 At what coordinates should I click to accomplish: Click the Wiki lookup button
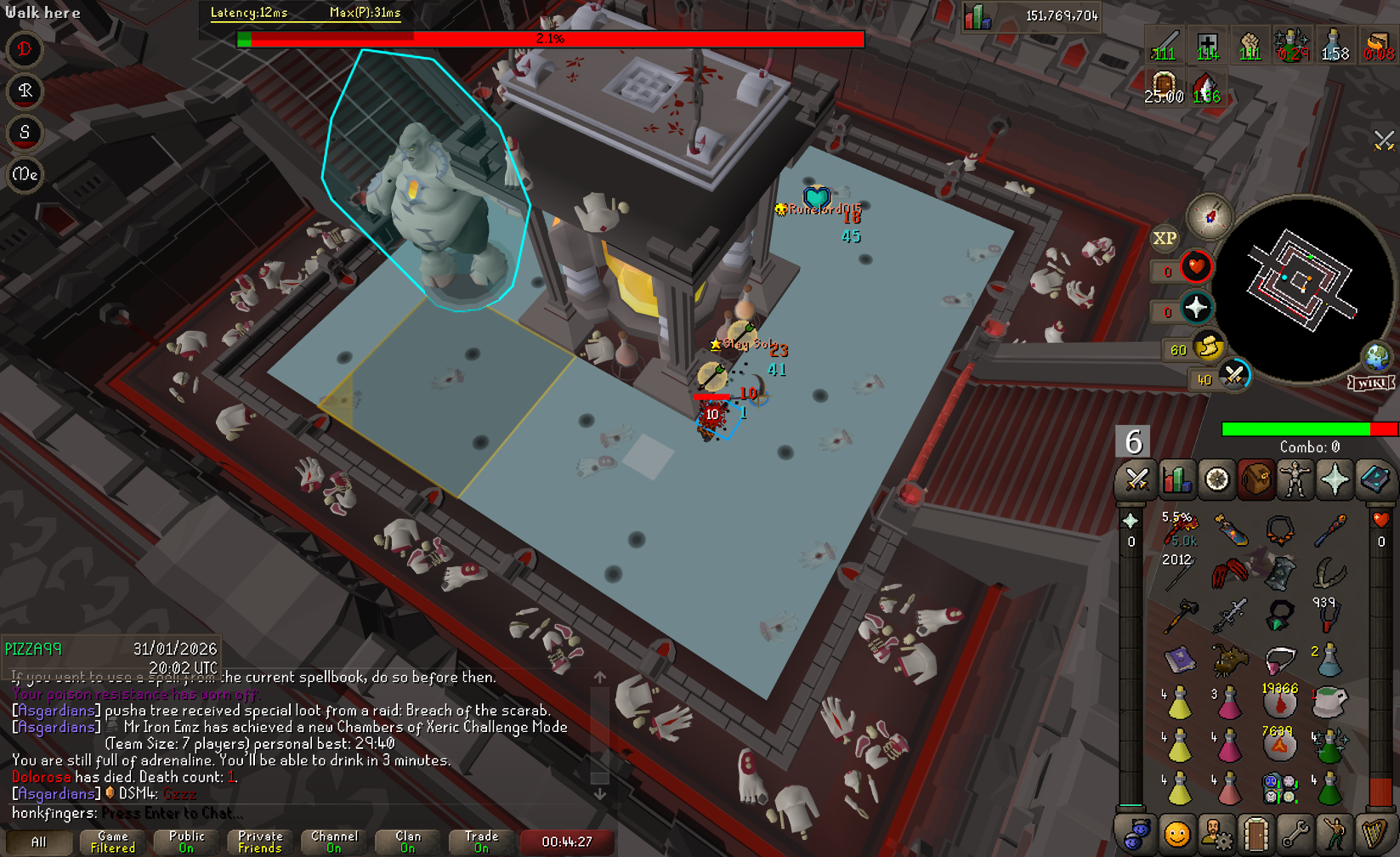pyautogui.click(x=1371, y=383)
